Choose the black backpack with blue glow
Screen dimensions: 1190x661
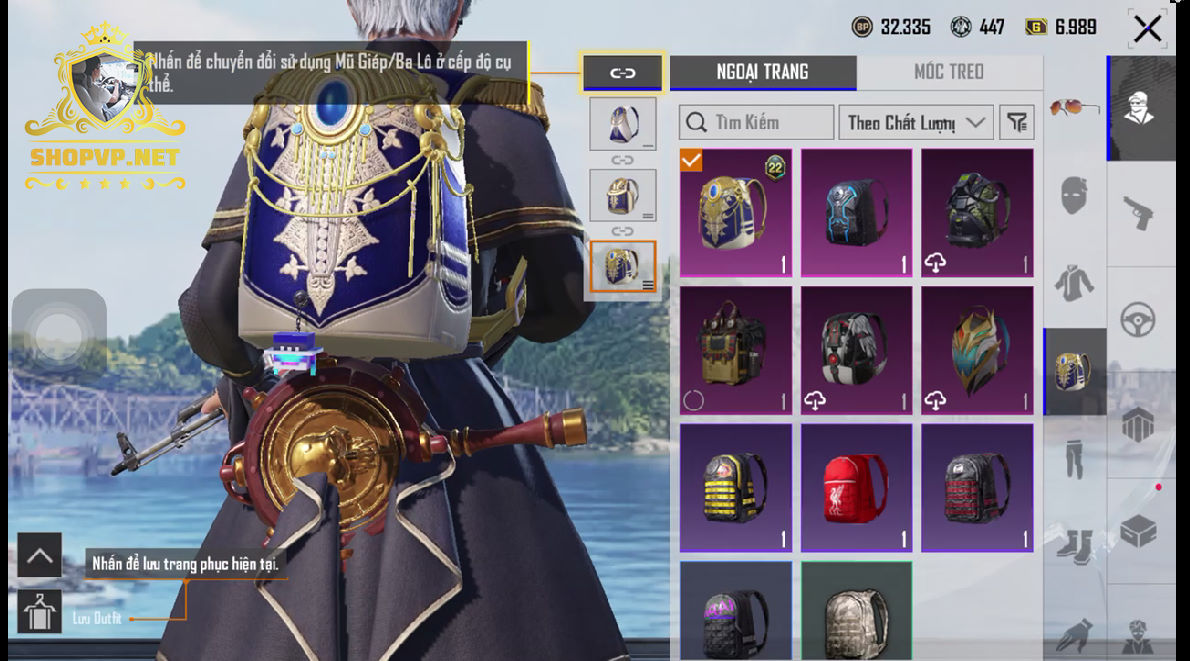click(x=856, y=213)
